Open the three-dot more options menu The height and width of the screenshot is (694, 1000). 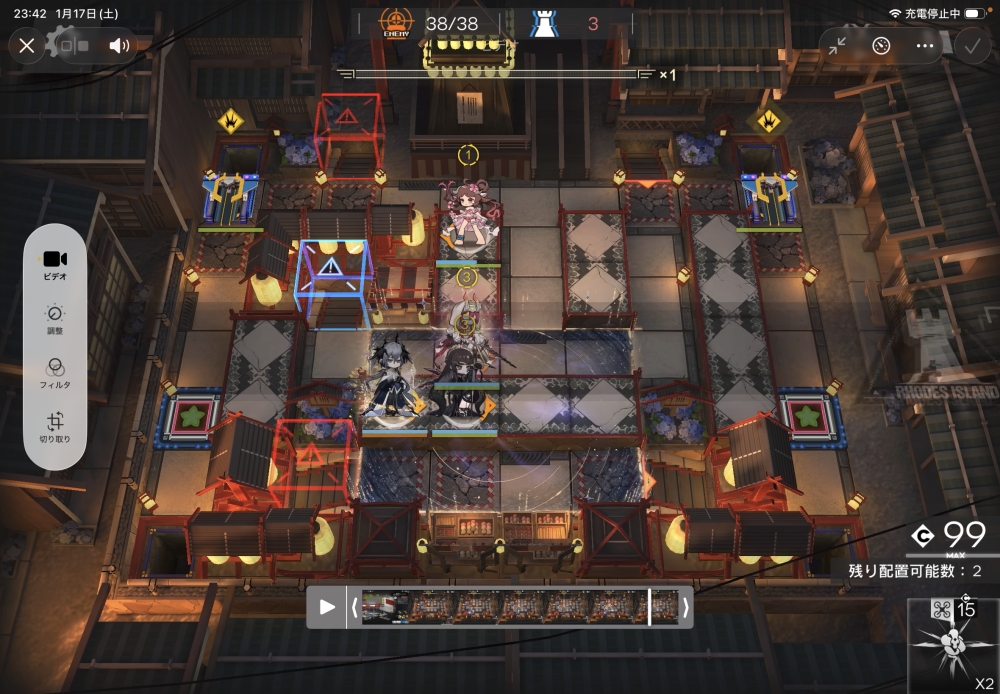click(x=925, y=45)
